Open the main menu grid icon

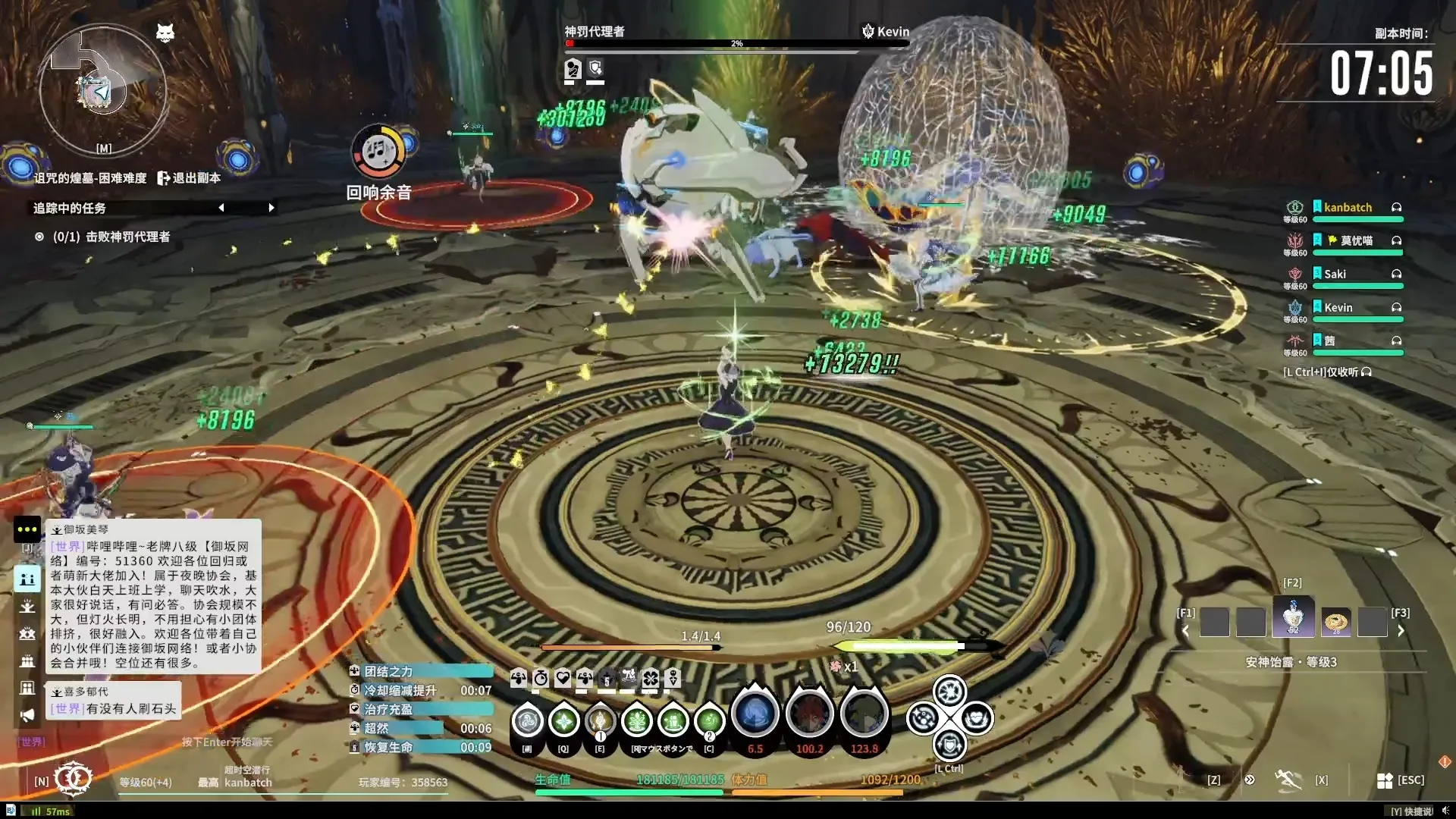click(x=1385, y=780)
